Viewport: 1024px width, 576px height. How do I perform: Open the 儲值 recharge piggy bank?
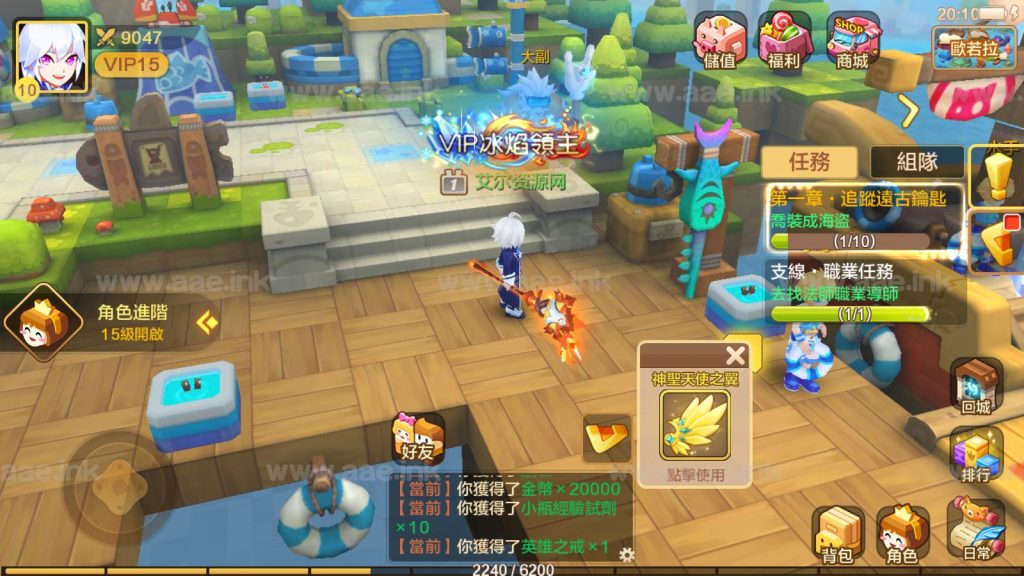720,40
